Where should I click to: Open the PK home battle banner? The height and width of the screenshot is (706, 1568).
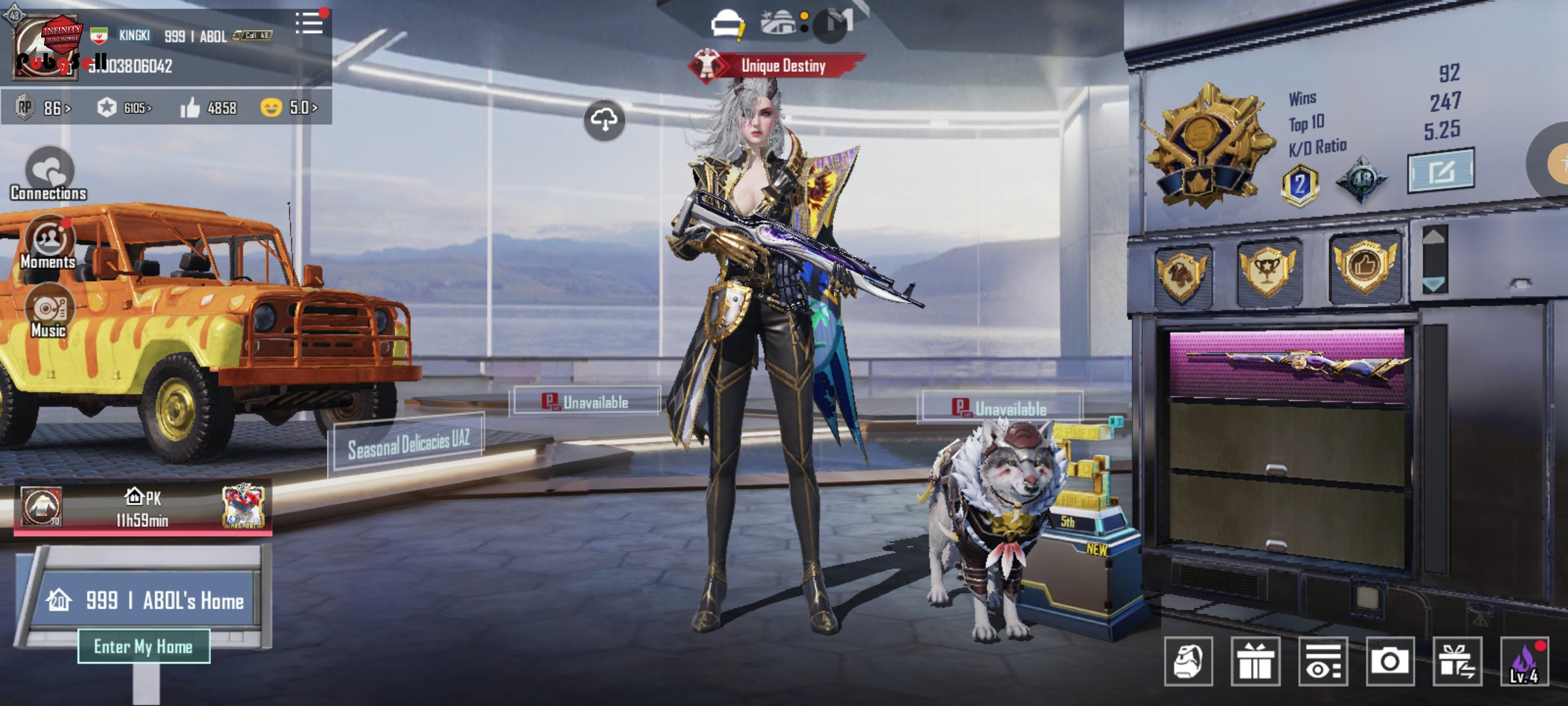pyautogui.click(x=142, y=508)
